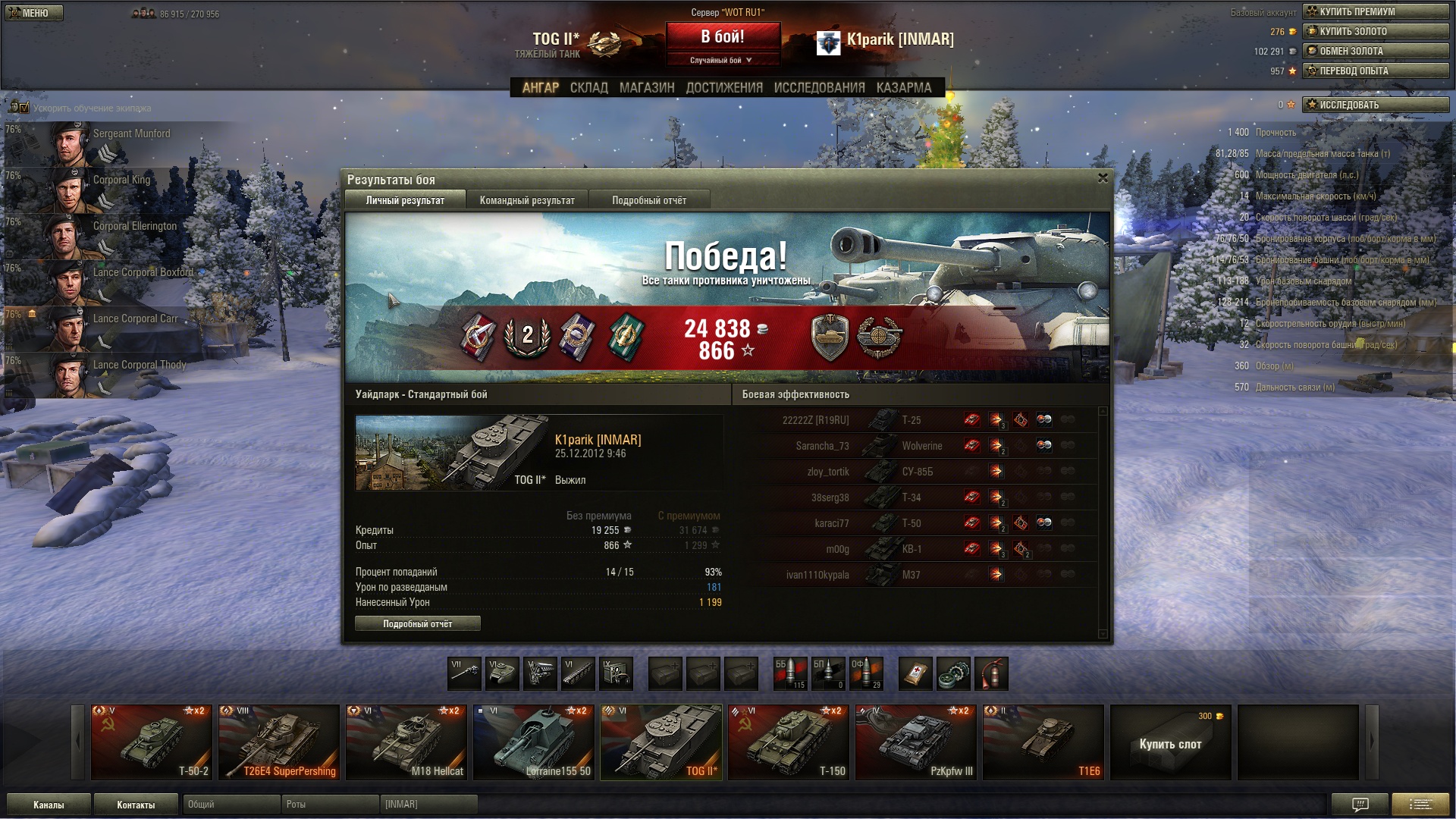The height and width of the screenshot is (819, 1456).
Task: Buy a new slot with Купить слот
Action: (x=1170, y=742)
